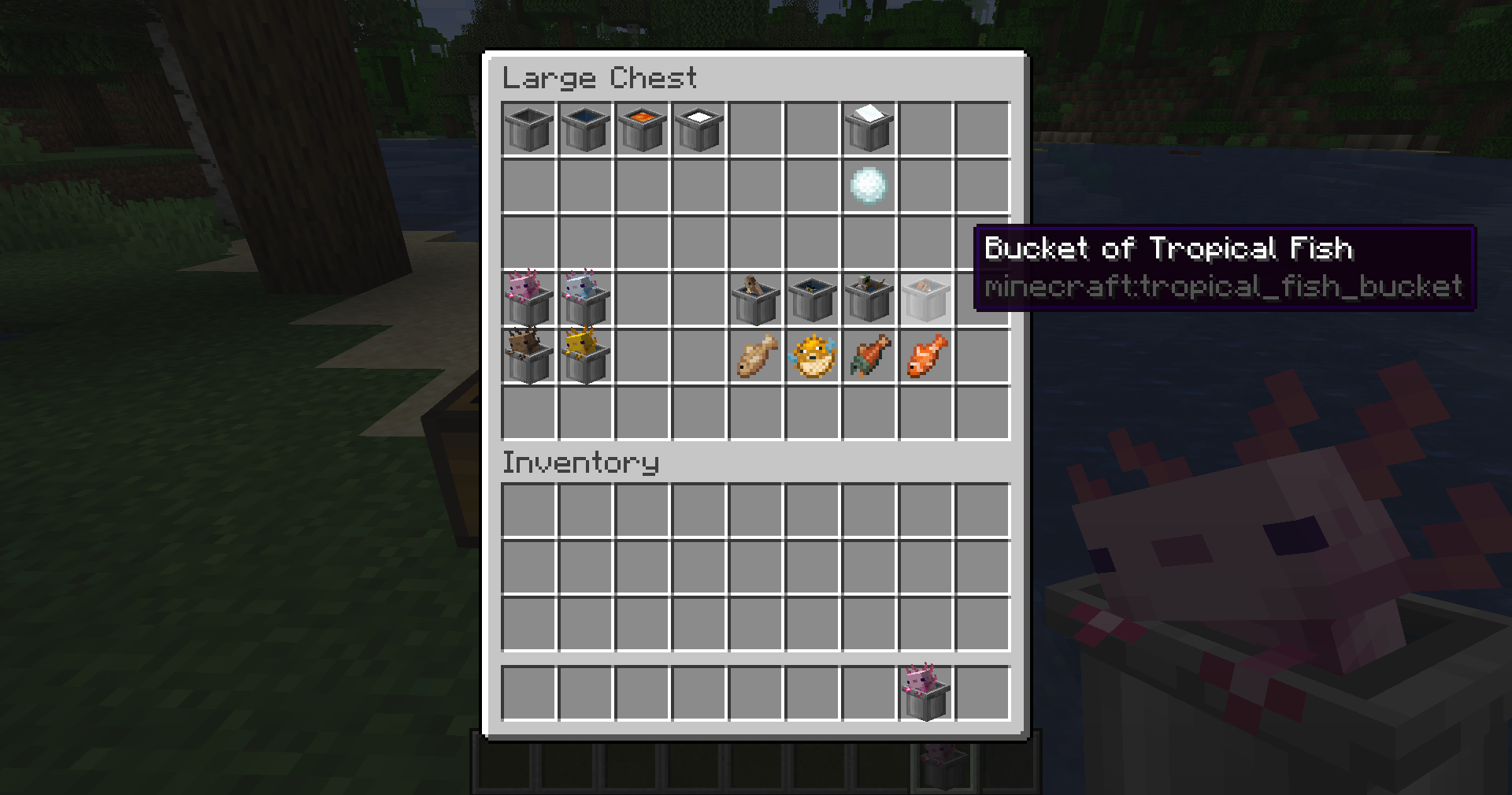Pick up the gold axolotl bucket

pos(586,356)
